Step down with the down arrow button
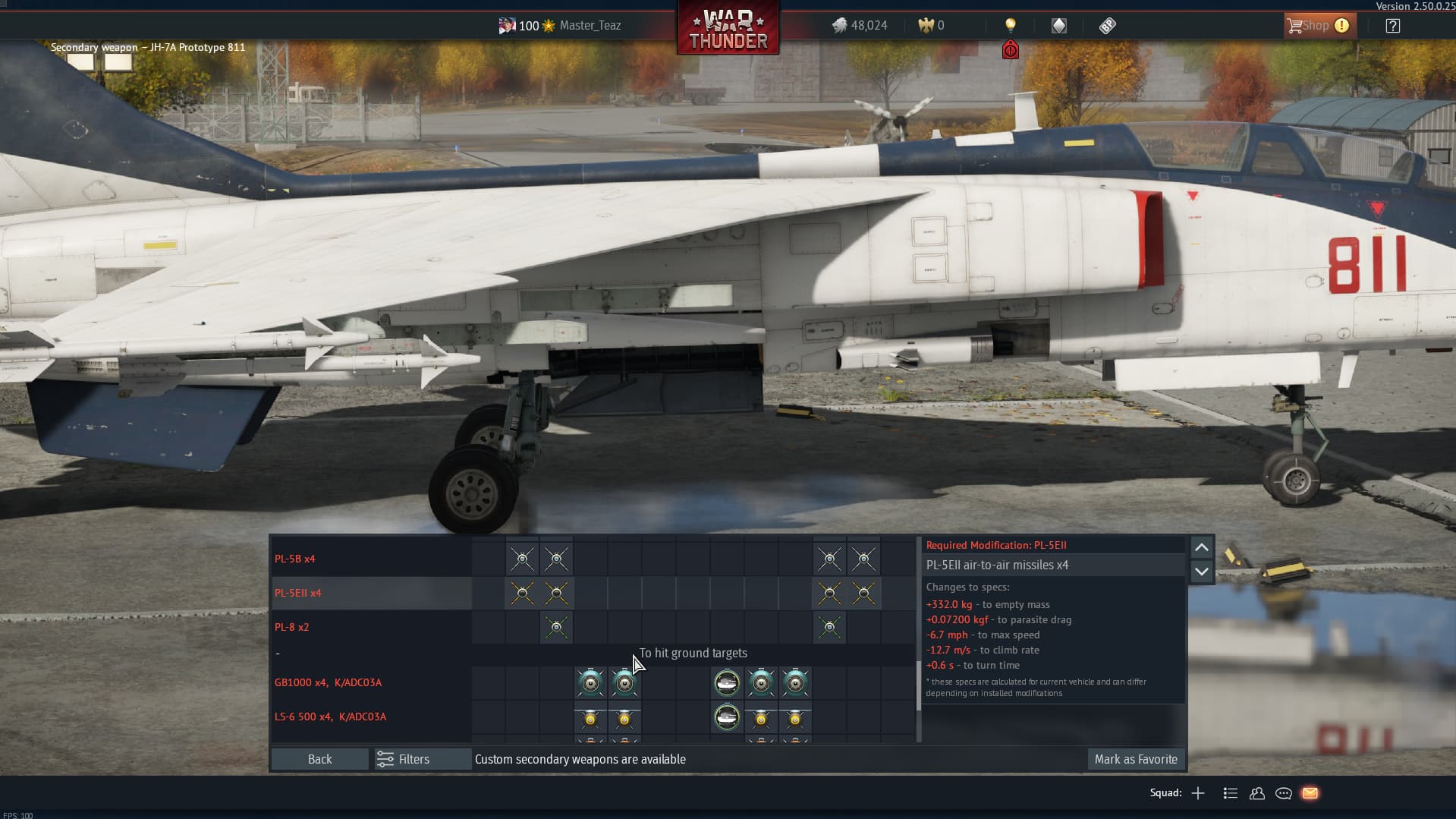1456x819 pixels. (x=1201, y=572)
